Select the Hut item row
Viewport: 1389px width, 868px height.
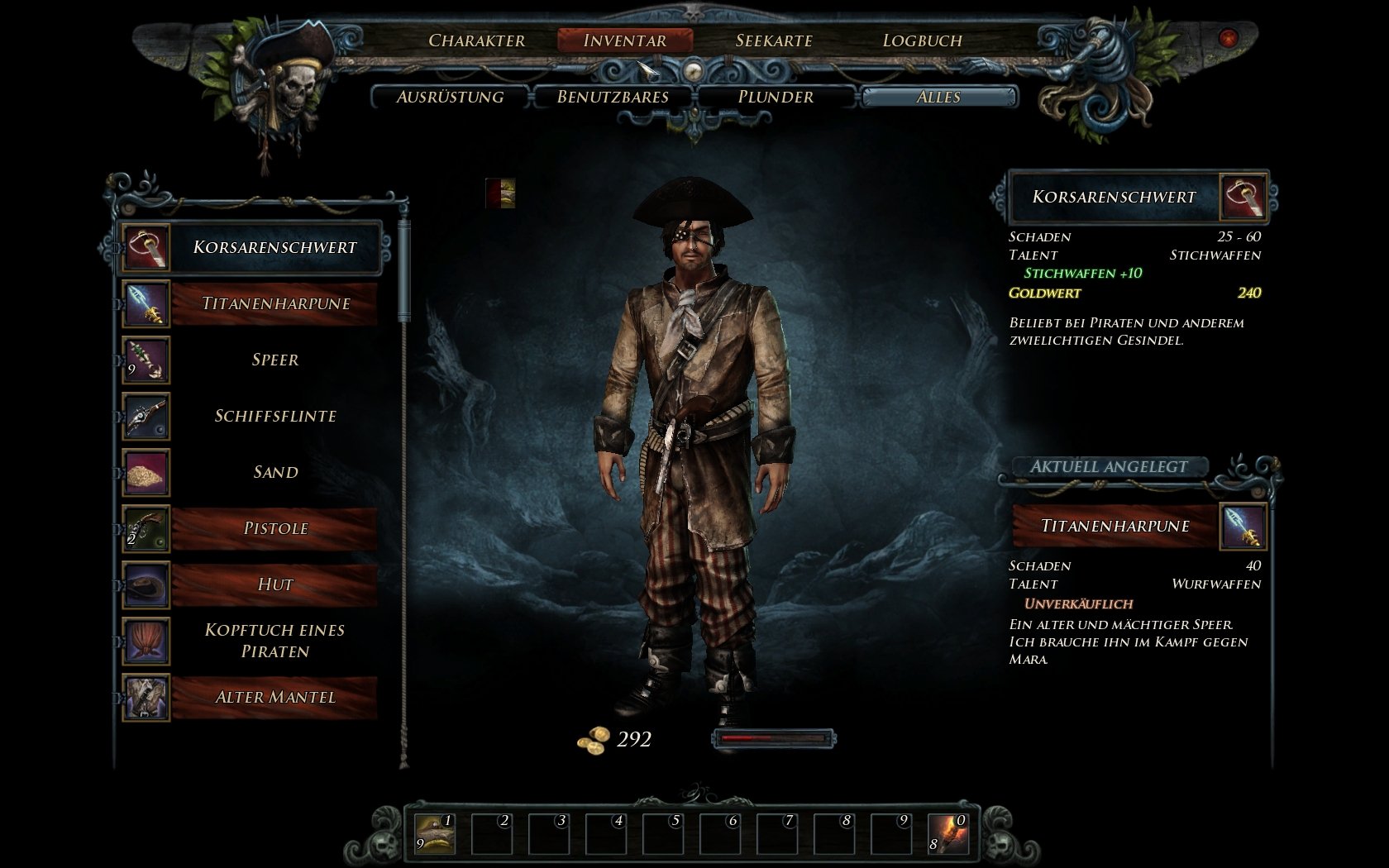click(274, 584)
